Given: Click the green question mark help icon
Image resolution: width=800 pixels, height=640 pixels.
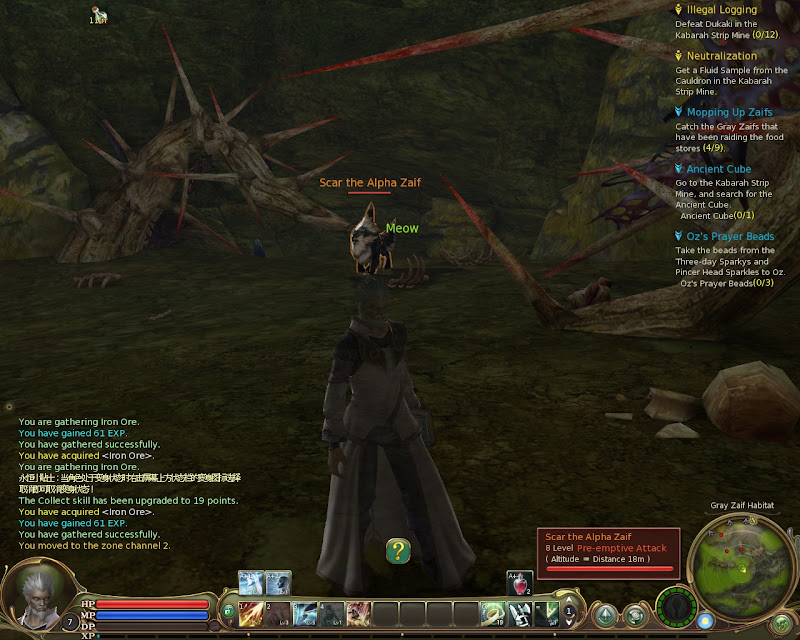Looking at the screenshot, I should pyautogui.click(x=398, y=550).
